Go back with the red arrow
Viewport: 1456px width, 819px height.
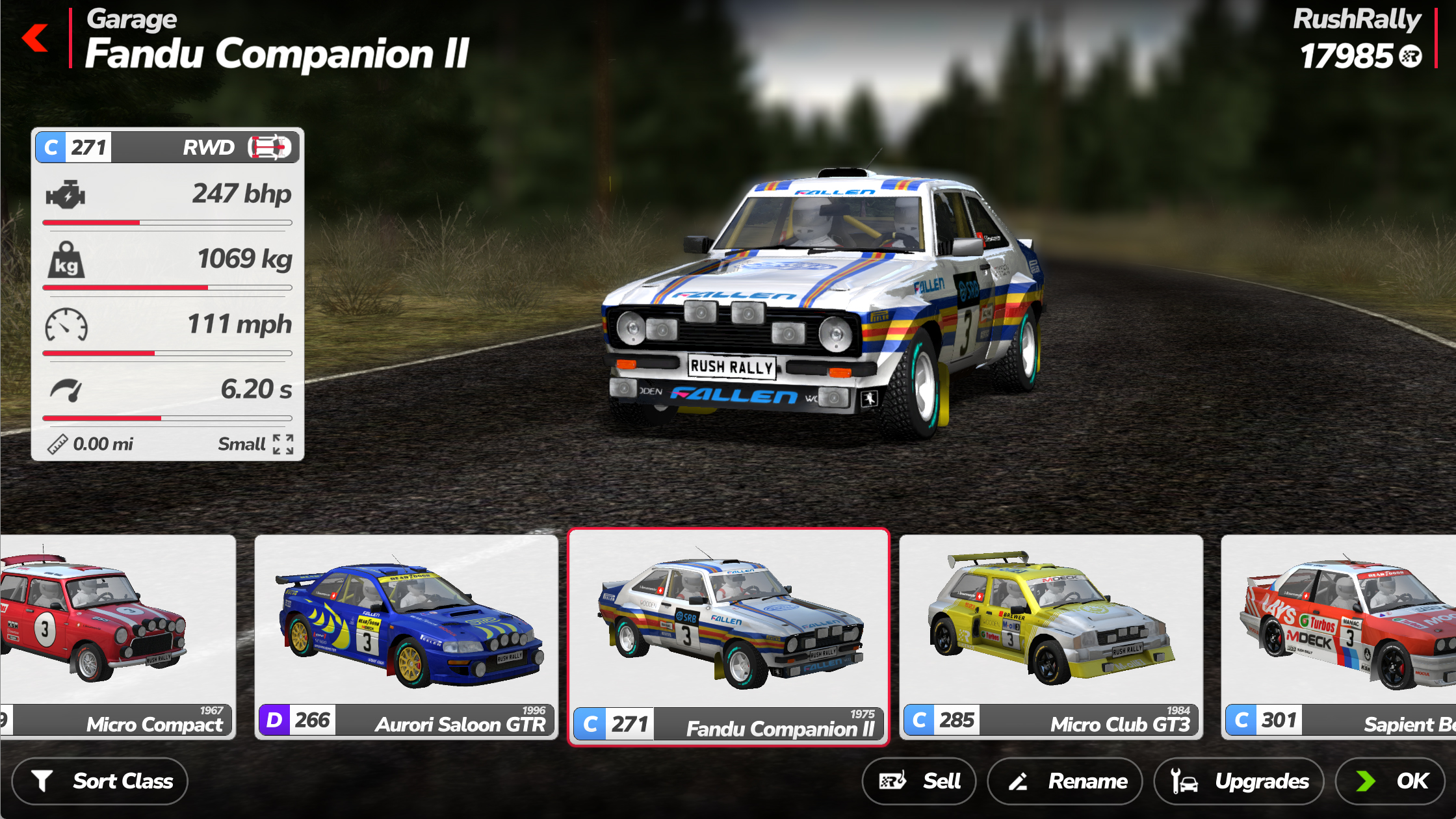click(x=36, y=38)
